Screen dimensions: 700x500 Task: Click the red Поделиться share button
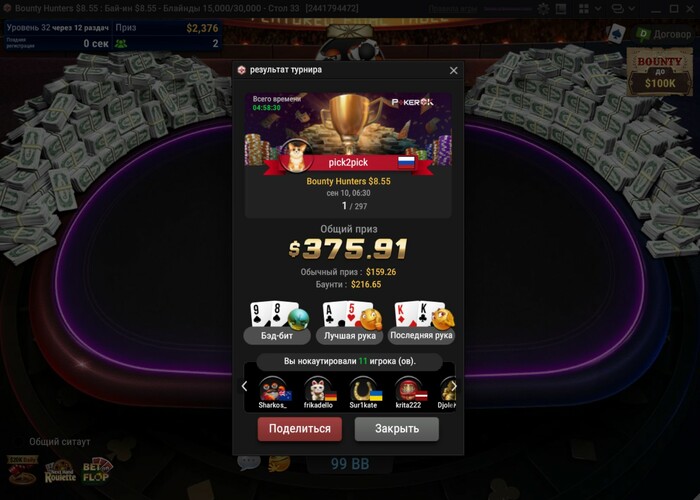[300, 429]
